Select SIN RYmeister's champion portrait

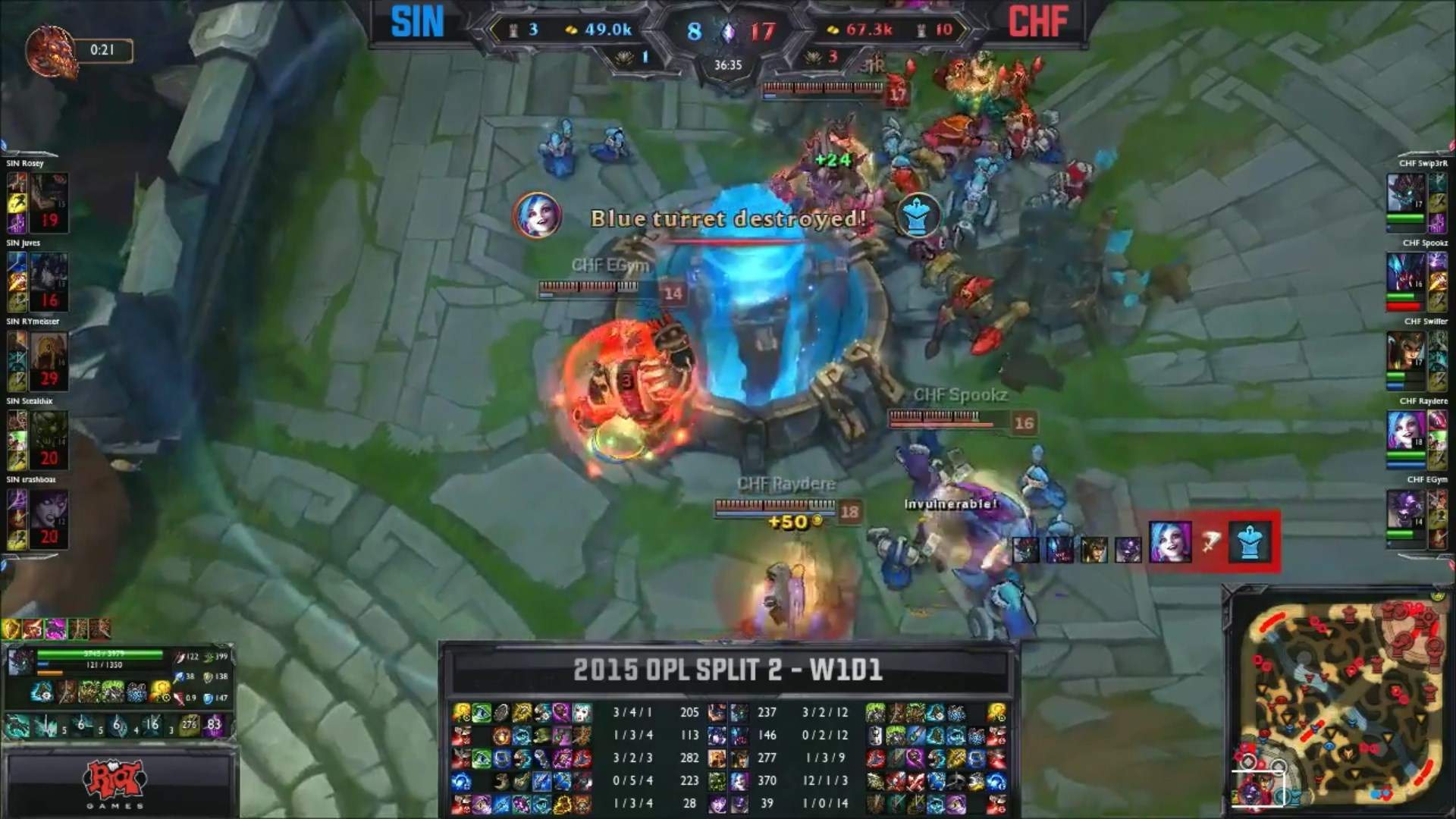pos(49,350)
